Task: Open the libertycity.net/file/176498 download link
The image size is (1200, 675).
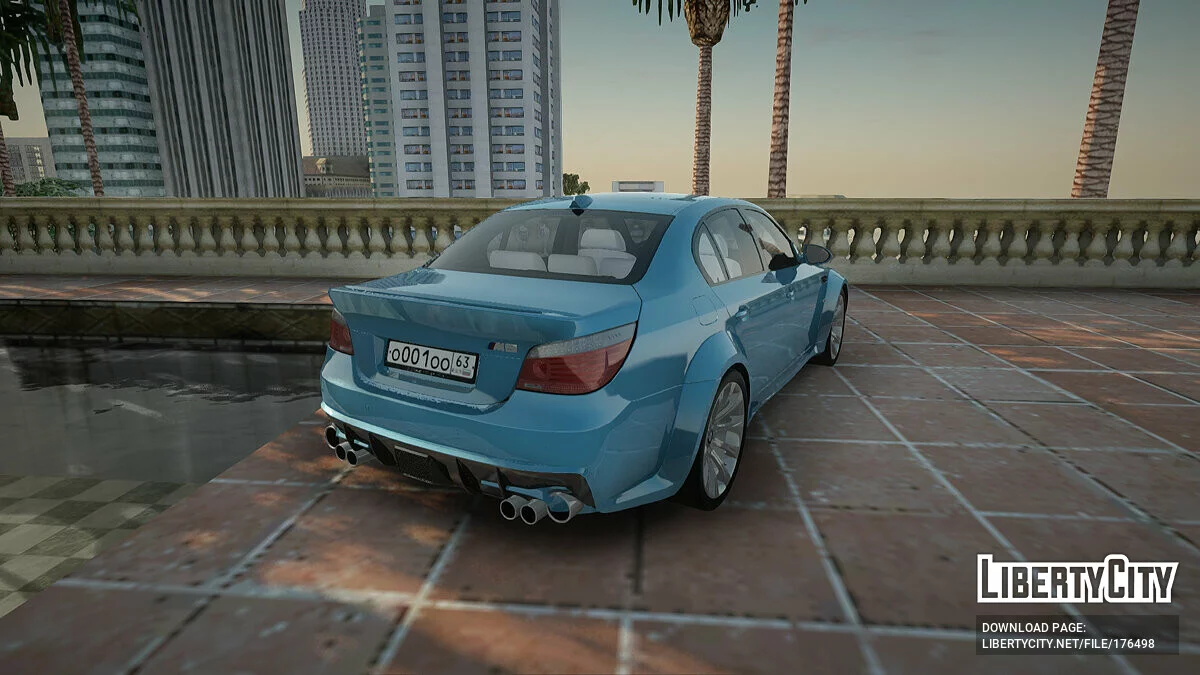Action: coord(1068,644)
